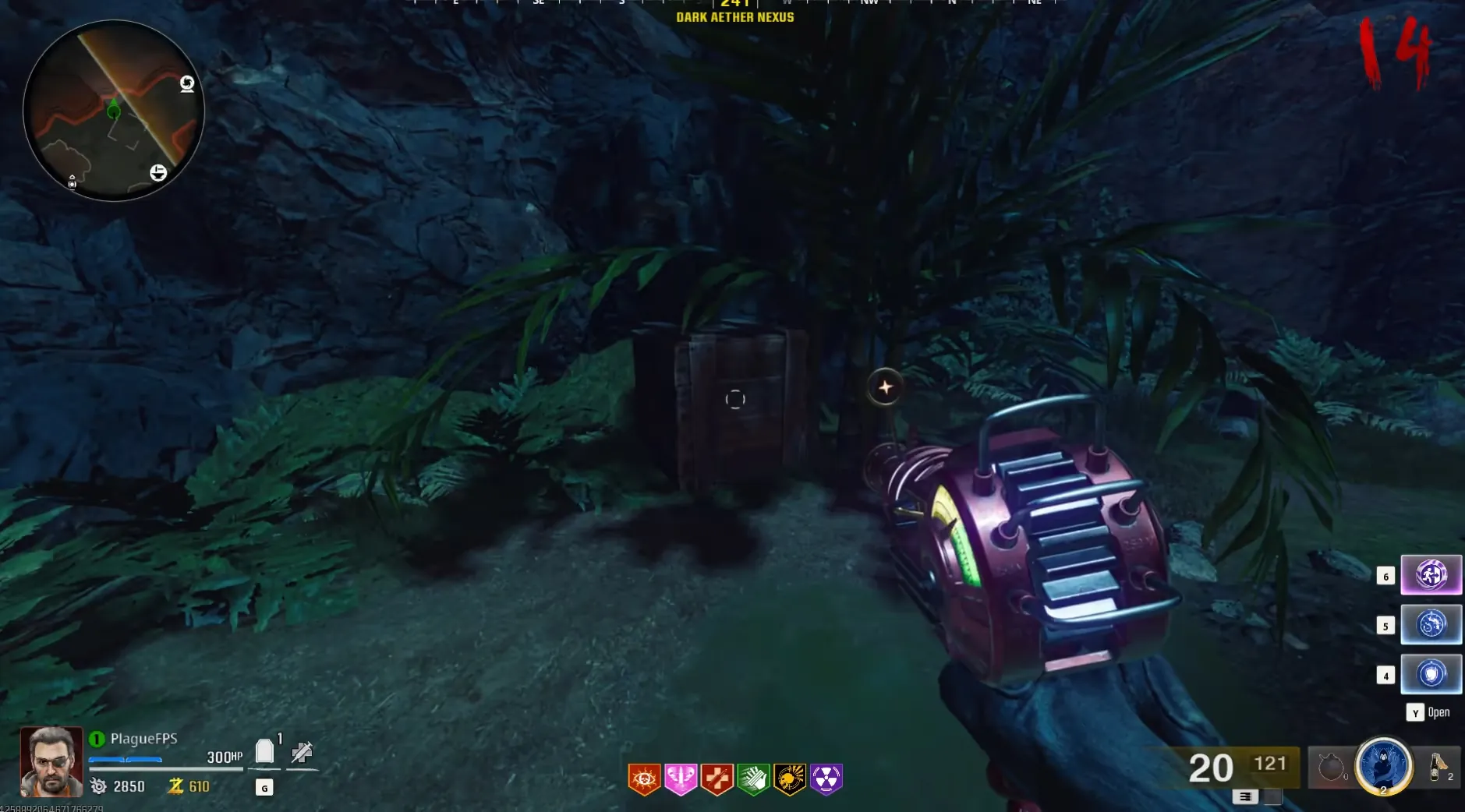Click the red Quick Revive perk
Image resolution: width=1465 pixels, height=812 pixels.
point(717,778)
